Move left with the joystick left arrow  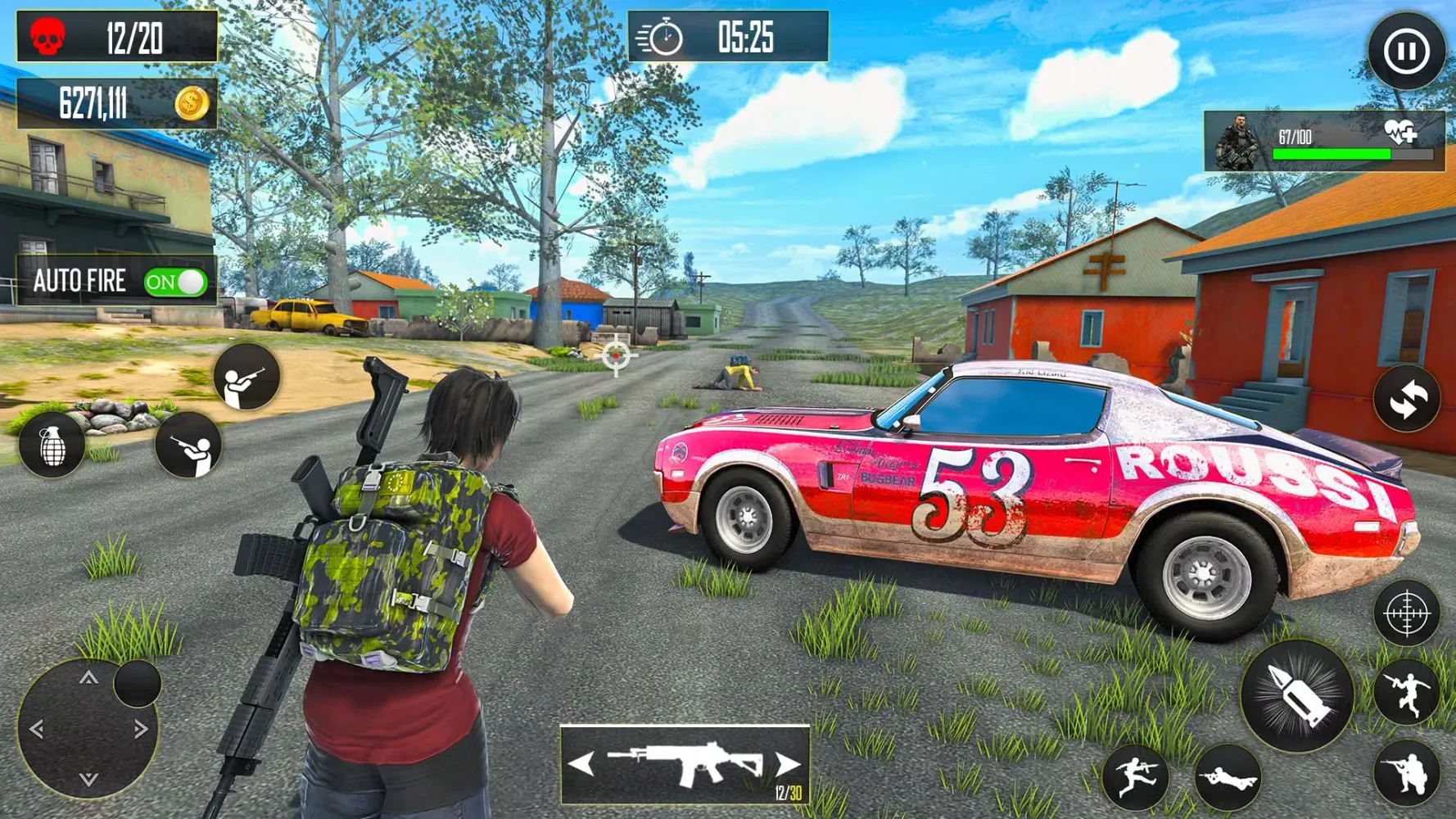click(37, 729)
